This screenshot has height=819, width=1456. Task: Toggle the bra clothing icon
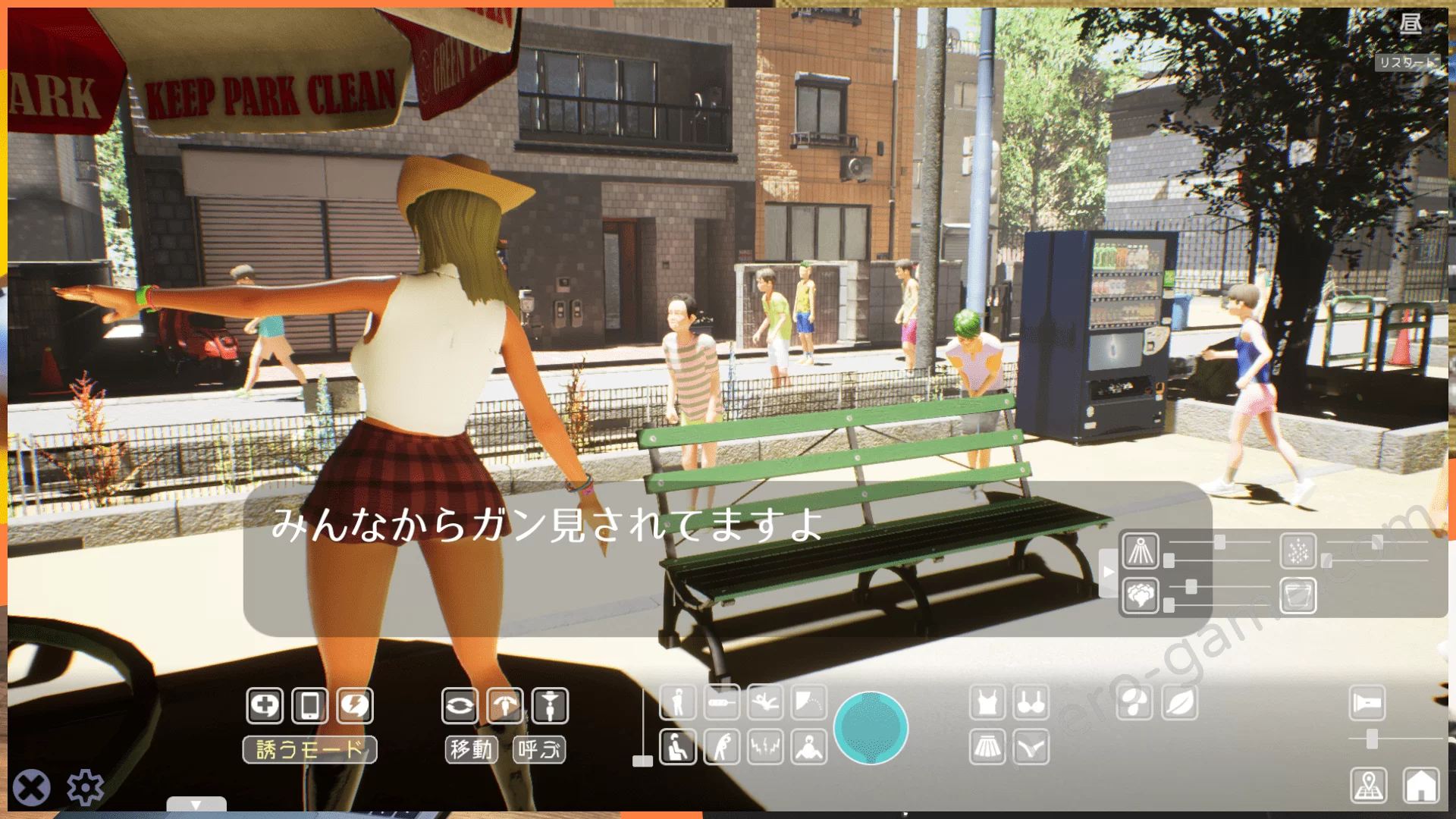point(1031,703)
